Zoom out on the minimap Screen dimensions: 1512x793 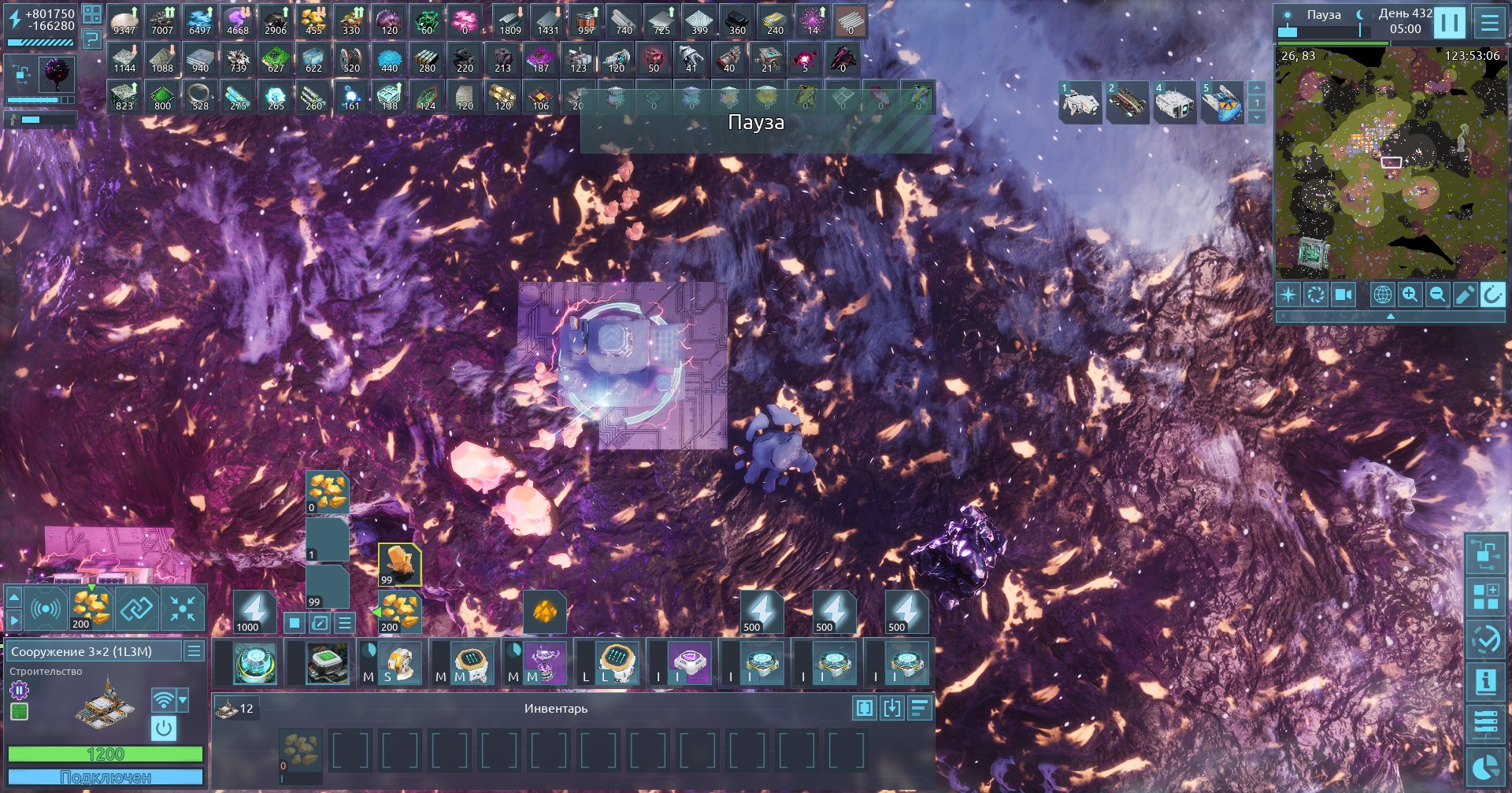click(1437, 295)
